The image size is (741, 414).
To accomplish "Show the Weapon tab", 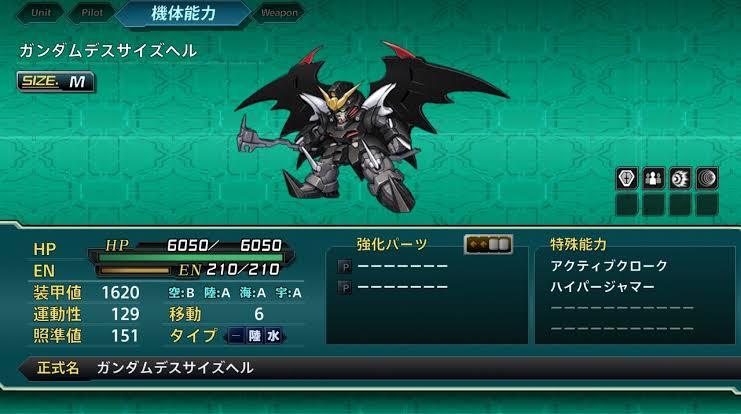I will [x=279, y=13].
